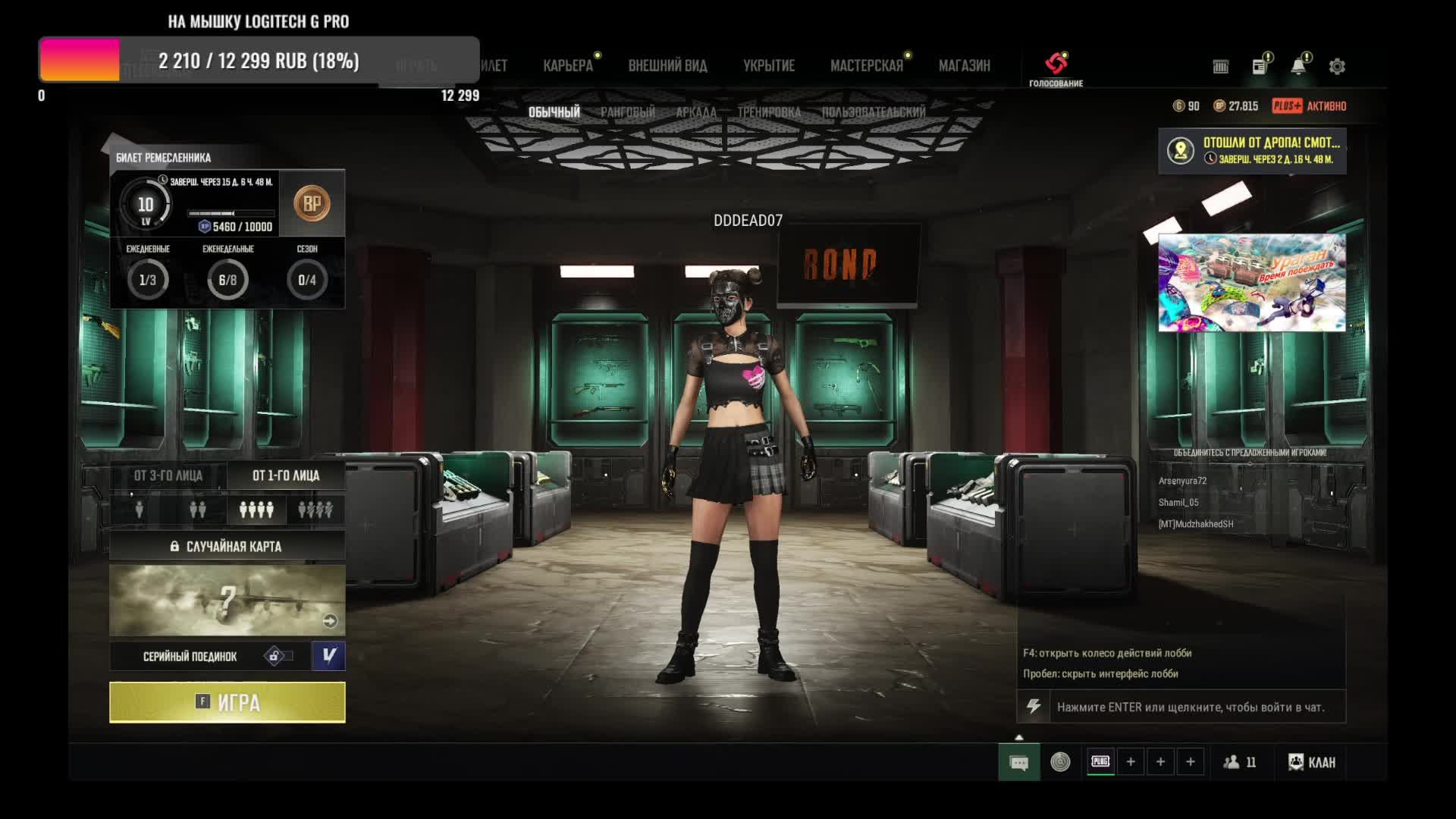Image resolution: width=1456 pixels, height=819 pixels.
Task: Select ОТ 3-ГО ЛИЦА perspective
Action: point(168,475)
